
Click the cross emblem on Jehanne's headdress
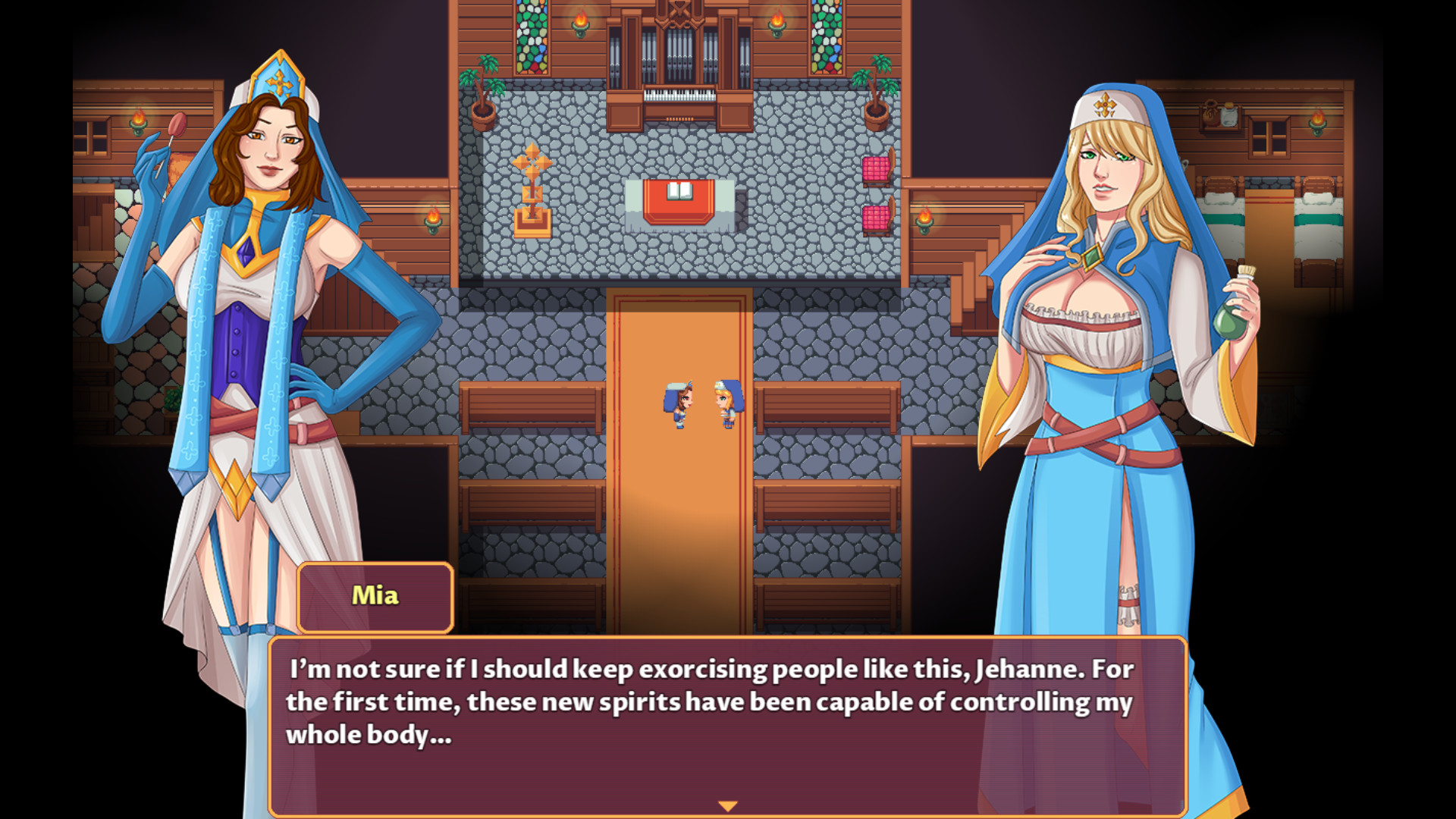tap(1106, 106)
